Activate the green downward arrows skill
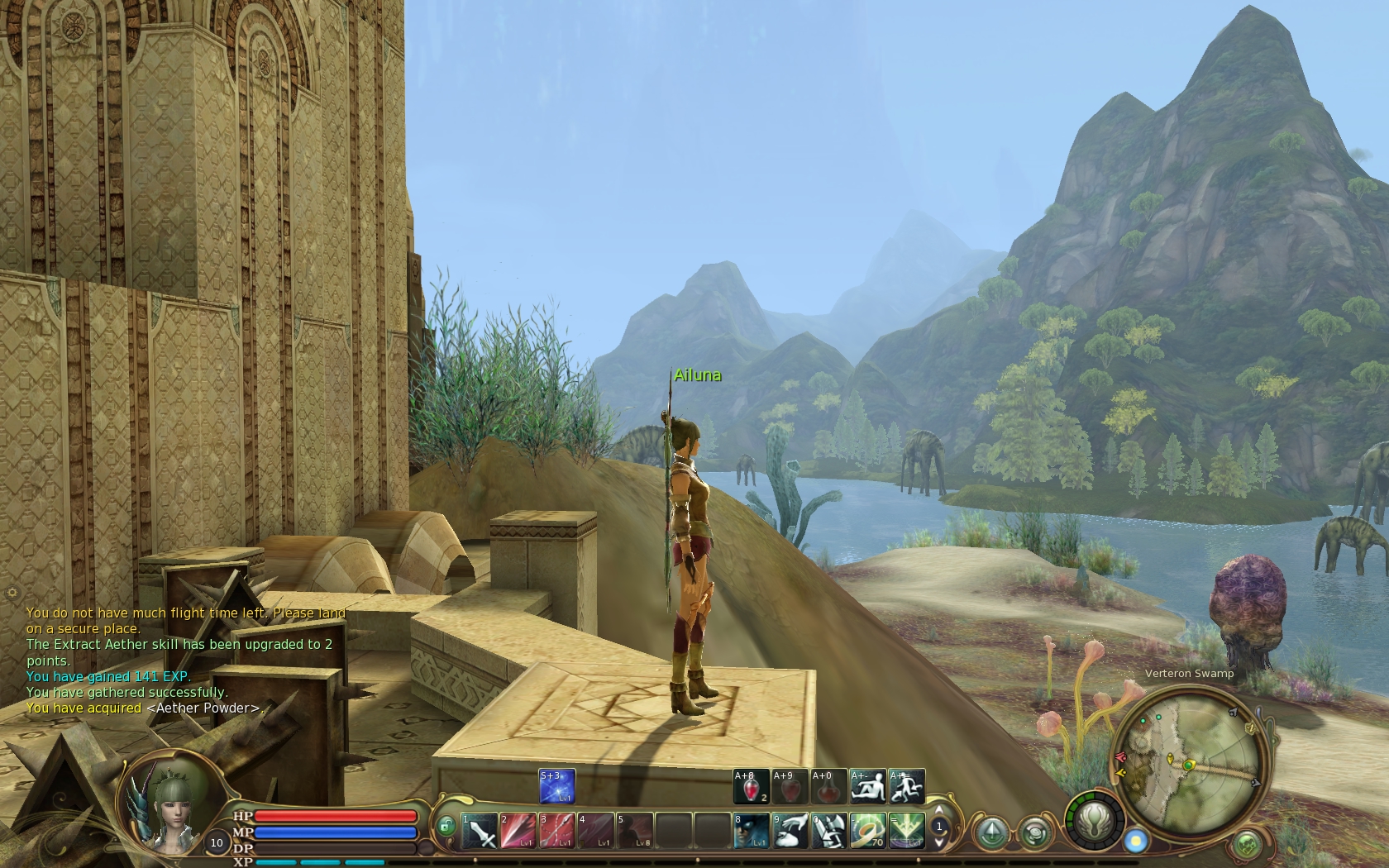1389x868 pixels. coord(906,831)
